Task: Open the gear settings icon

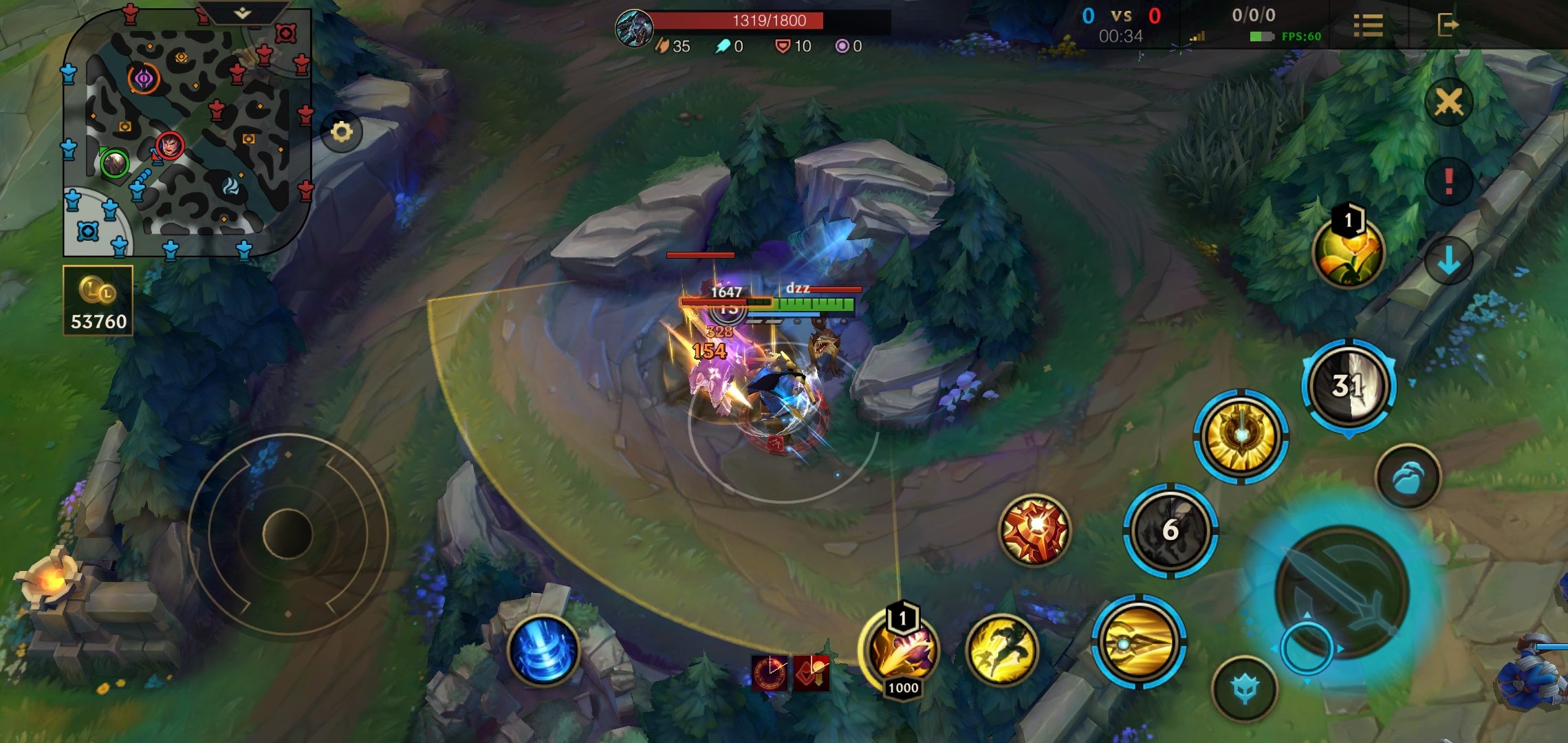Action: pos(341,131)
